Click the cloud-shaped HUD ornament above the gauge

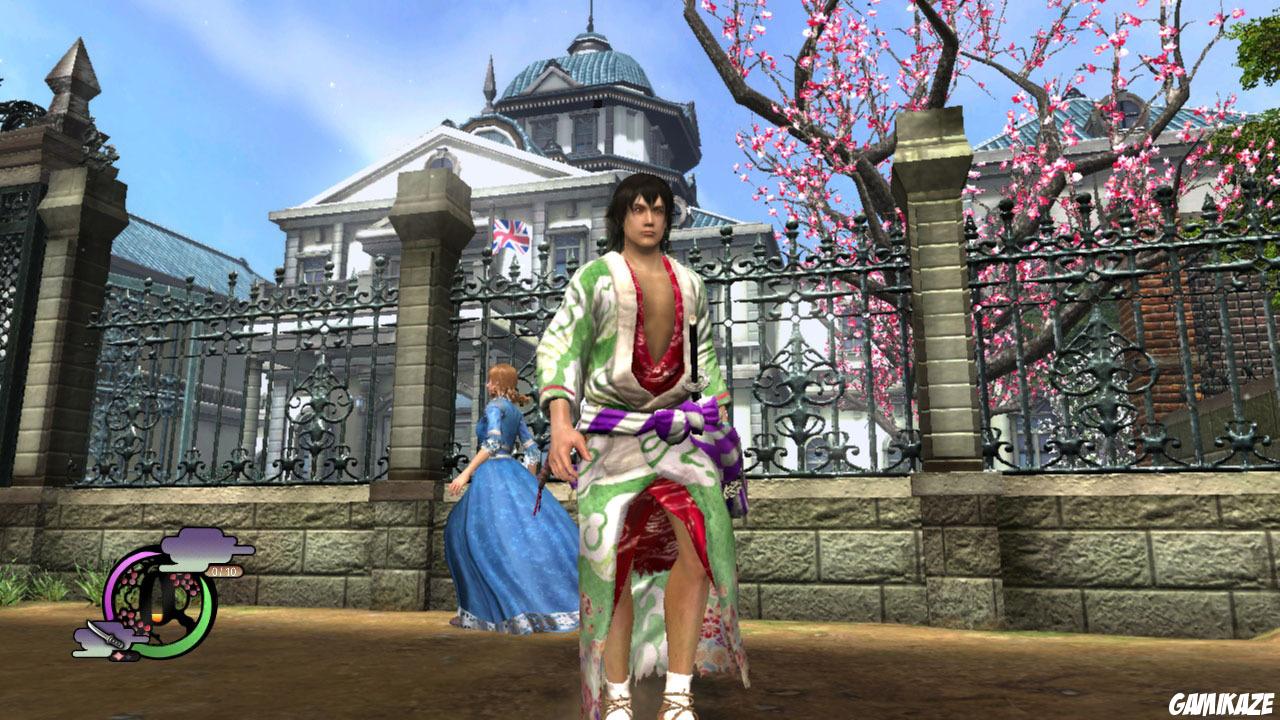tap(198, 549)
